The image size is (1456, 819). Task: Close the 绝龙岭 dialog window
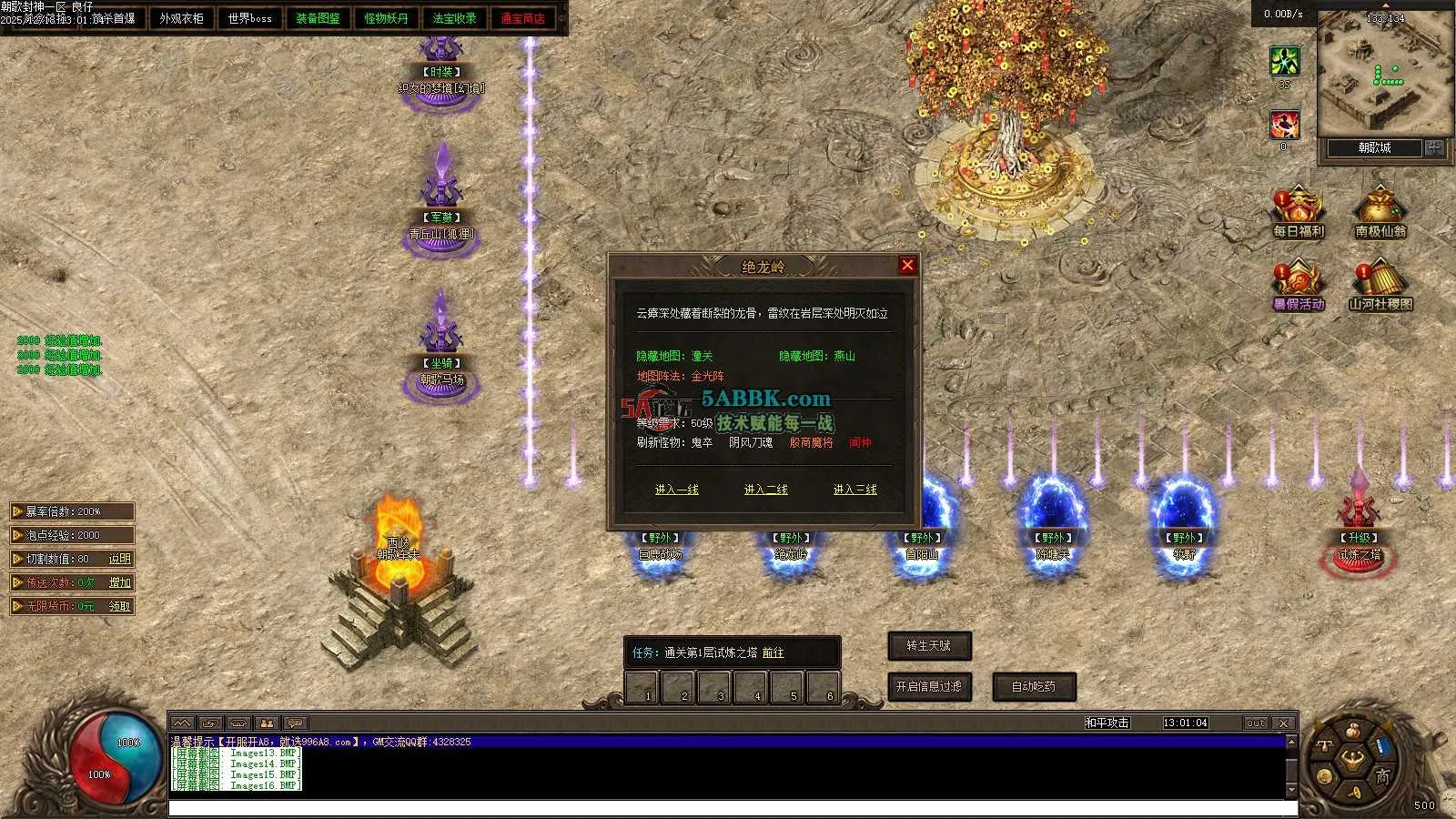coord(907,265)
